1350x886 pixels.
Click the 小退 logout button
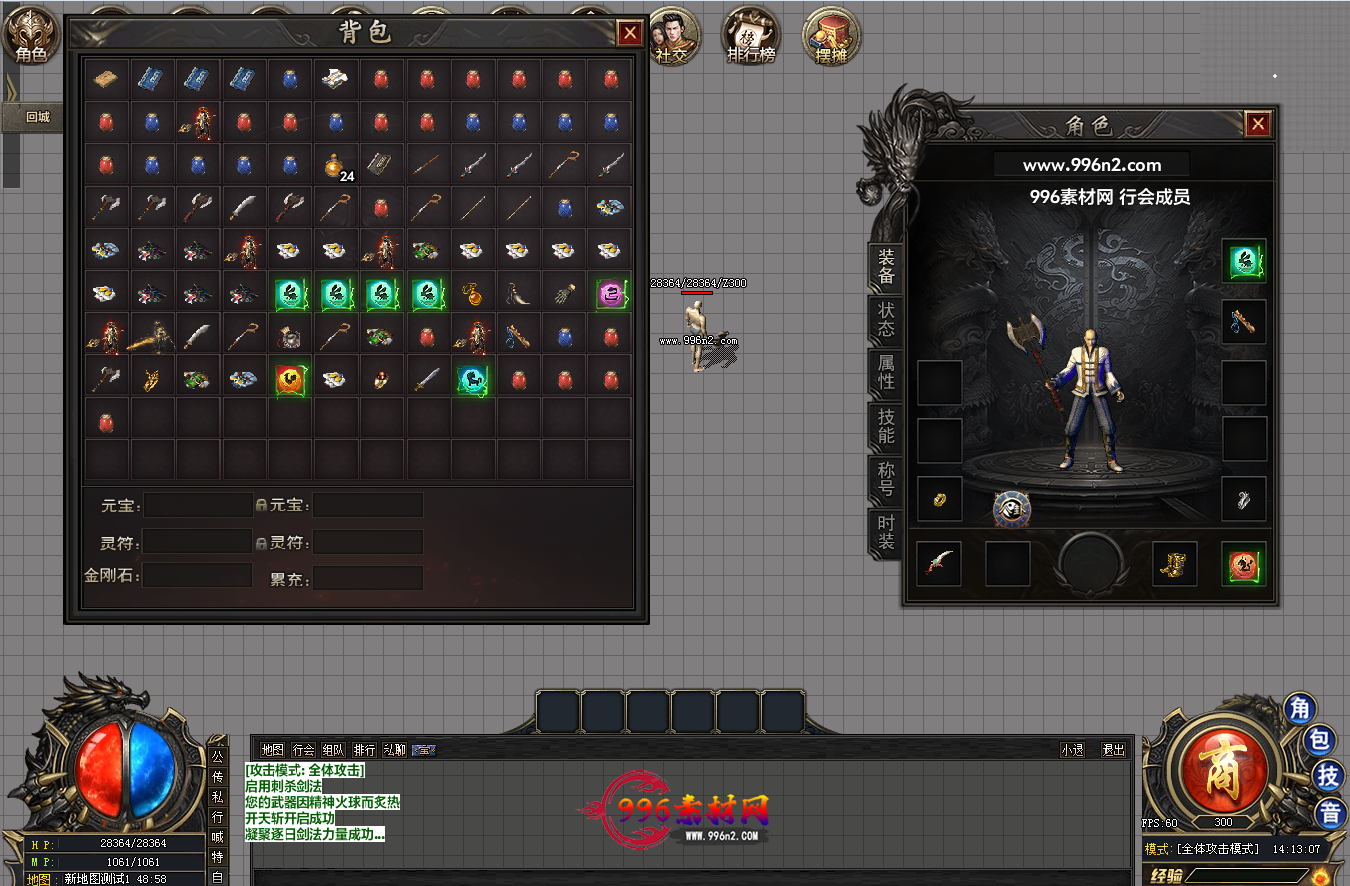(x=1073, y=749)
